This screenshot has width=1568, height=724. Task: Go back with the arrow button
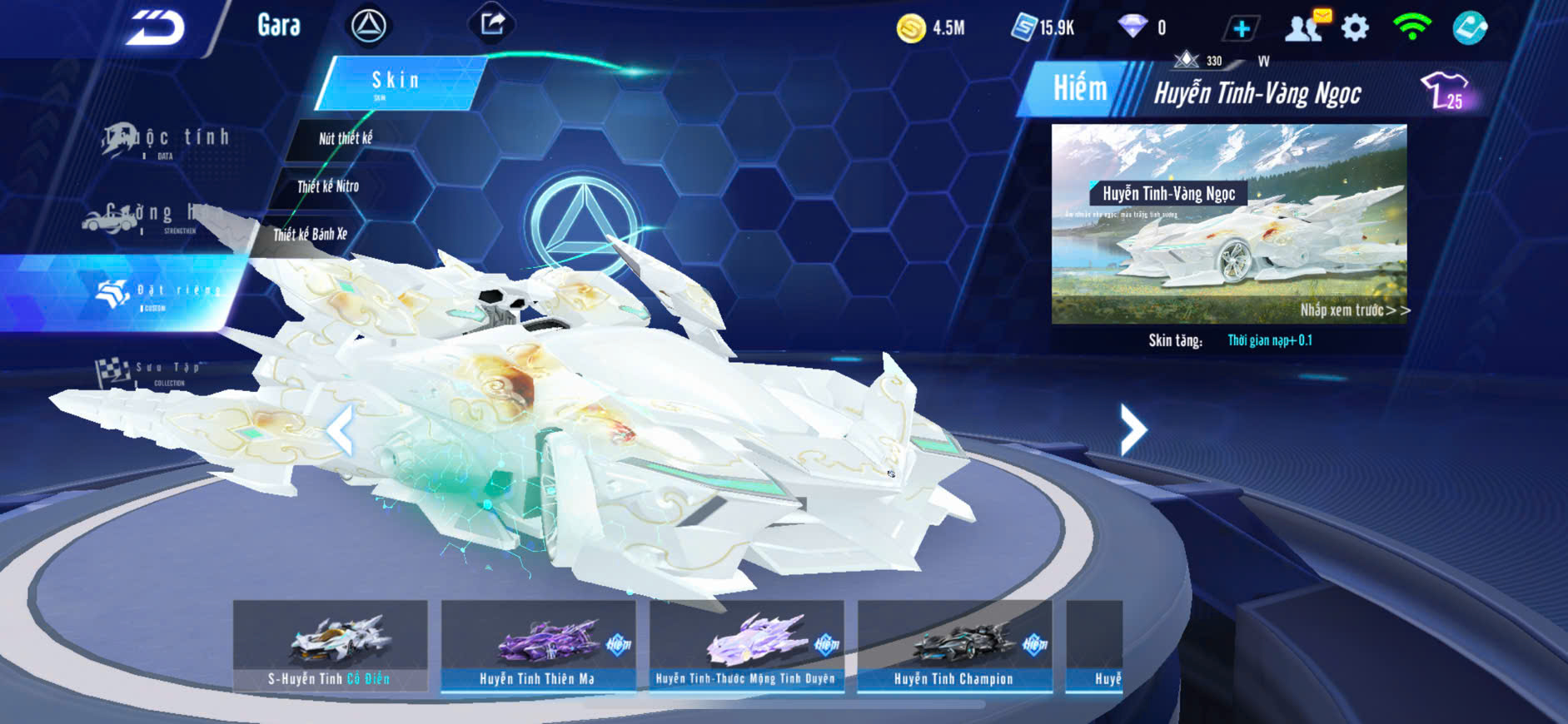156,27
